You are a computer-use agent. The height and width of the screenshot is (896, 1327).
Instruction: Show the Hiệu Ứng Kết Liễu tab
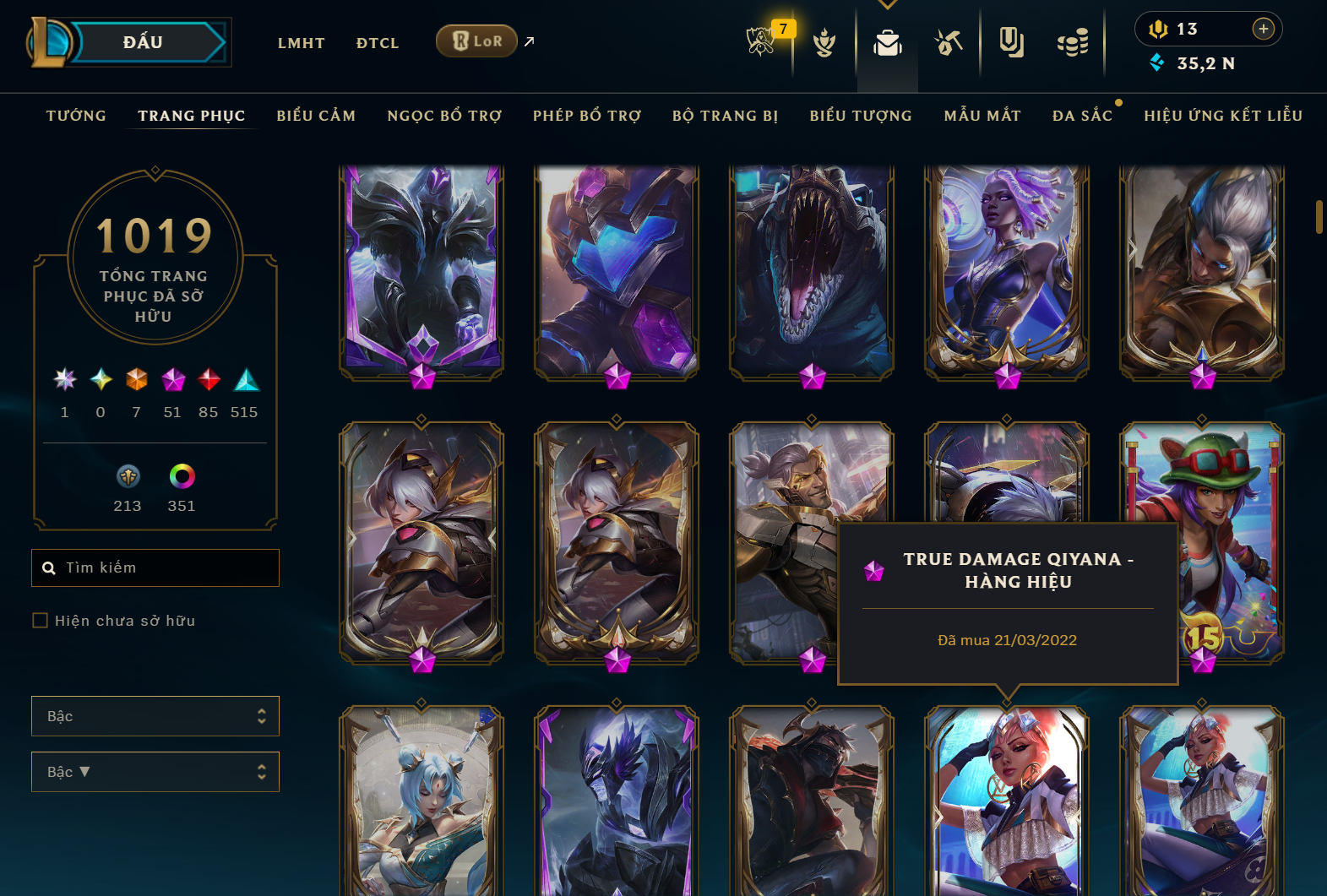(1223, 116)
